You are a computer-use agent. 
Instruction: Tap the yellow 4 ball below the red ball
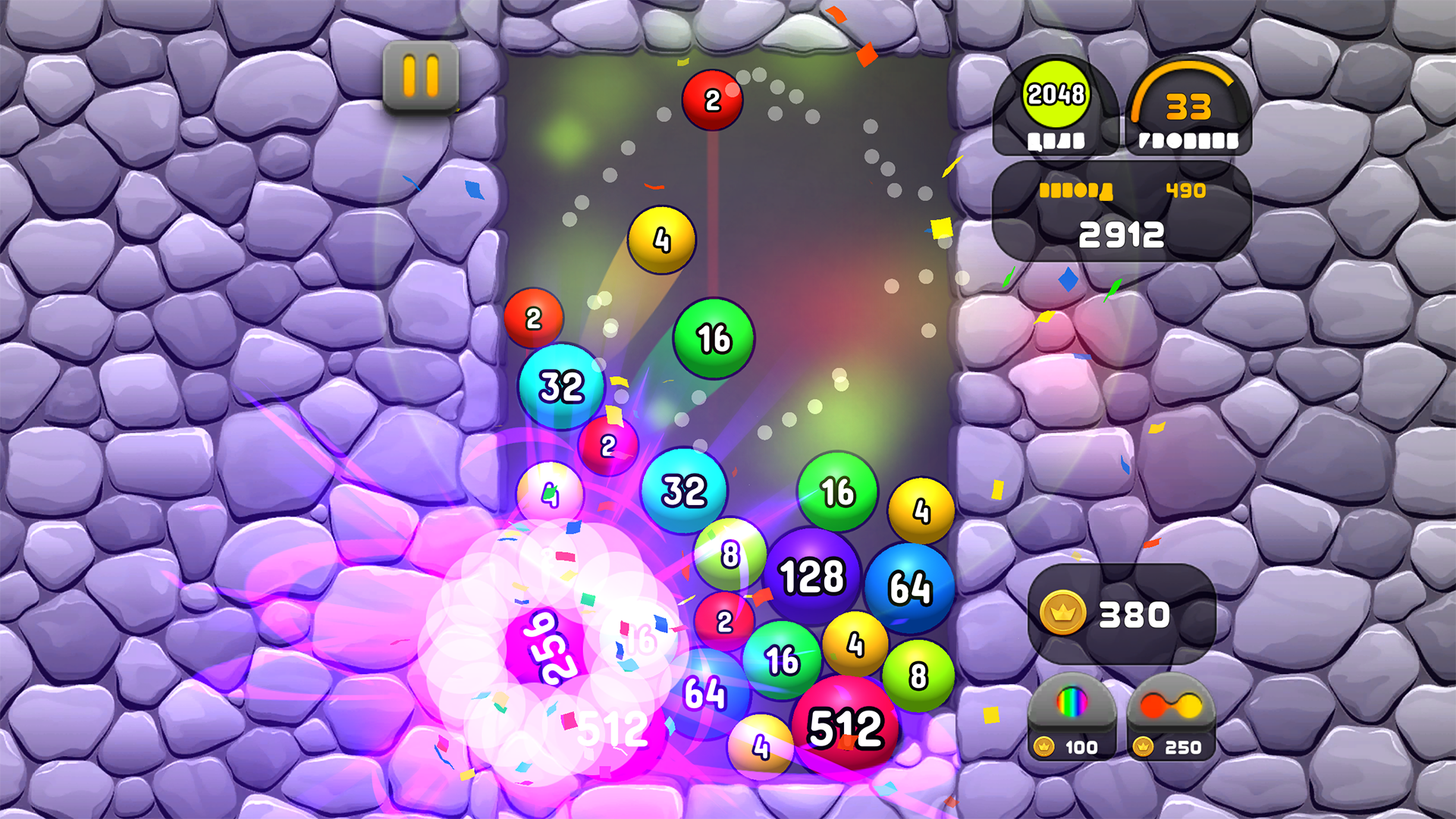[x=662, y=240]
